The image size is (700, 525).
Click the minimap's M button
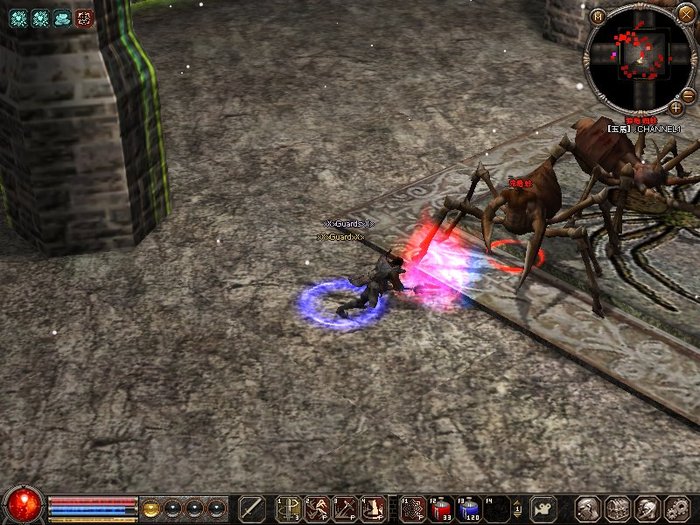pyautogui.click(x=597, y=15)
